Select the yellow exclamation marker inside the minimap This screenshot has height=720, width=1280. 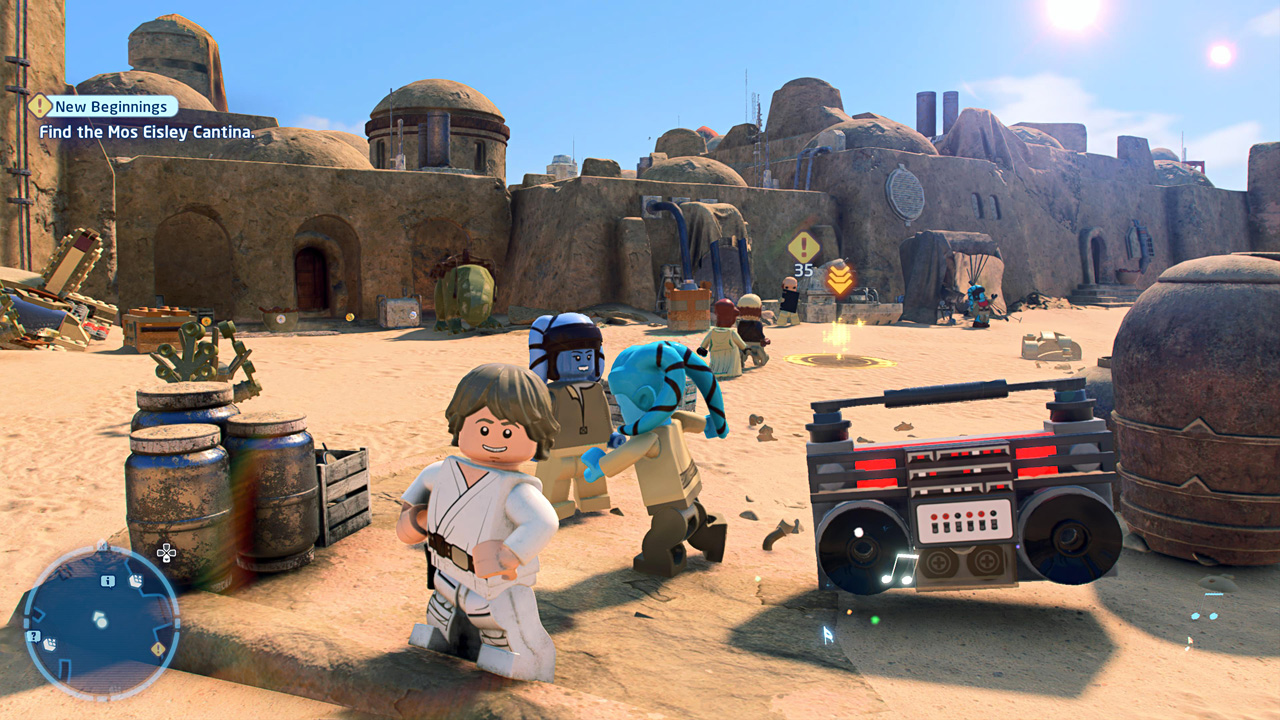coord(157,648)
